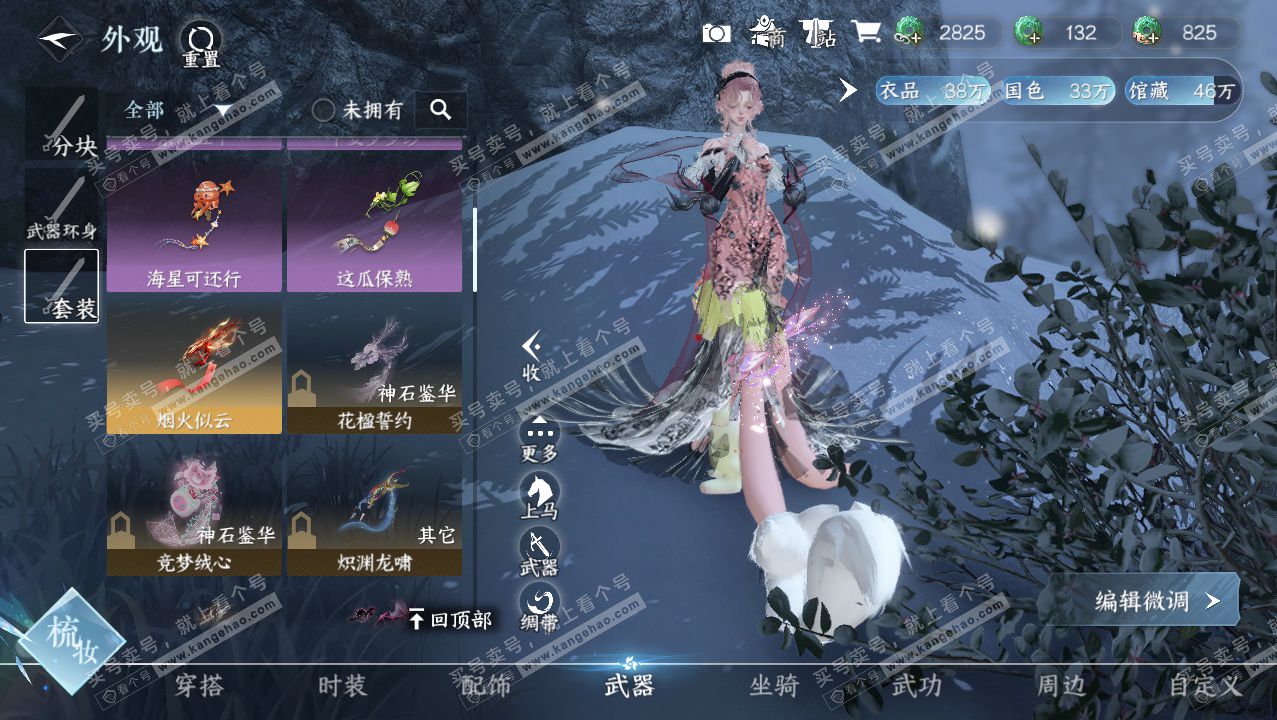Select the 烟火似云 weapon skin
The image size is (1277, 720).
pos(194,369)
